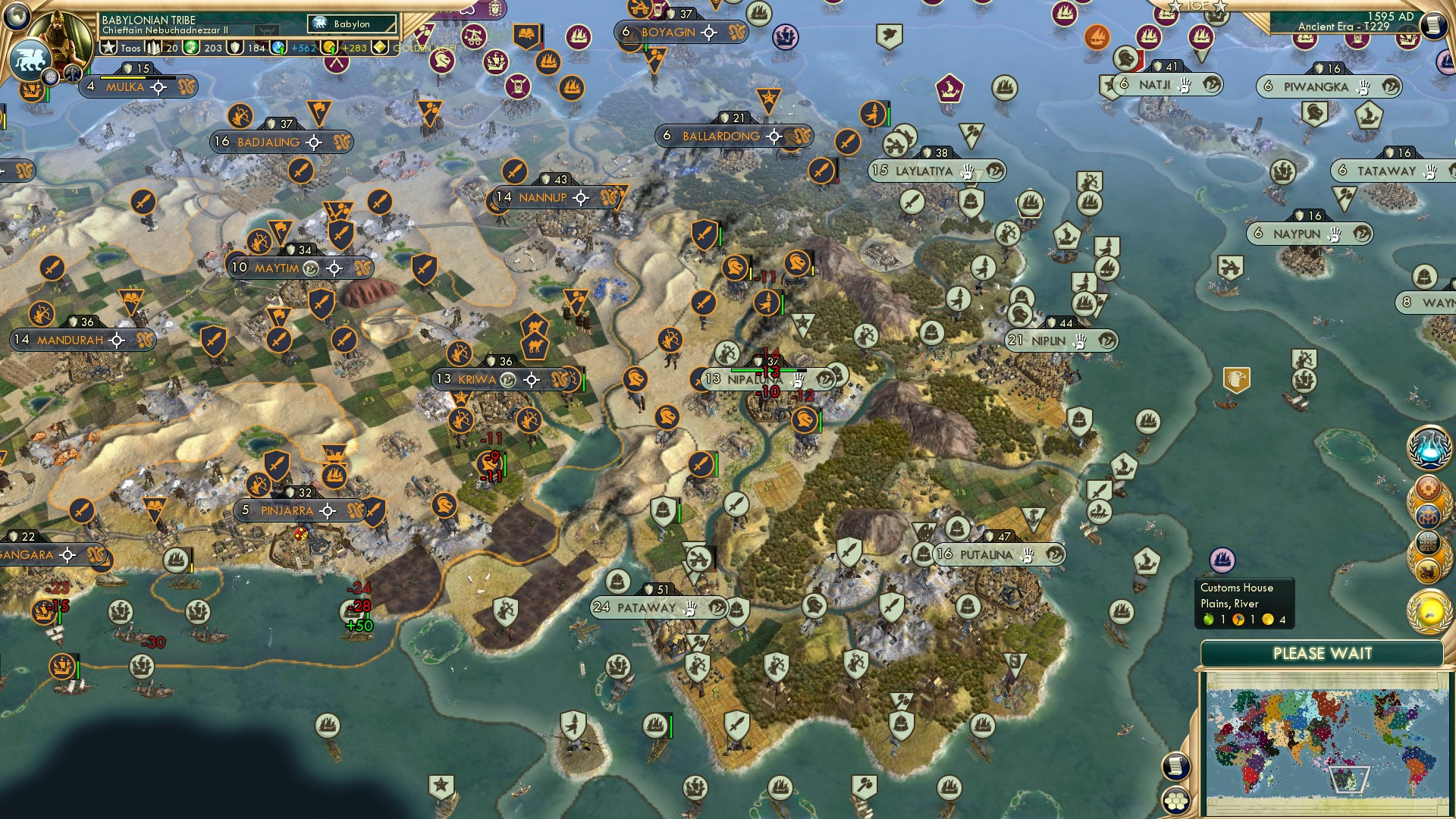Screen dimensions: 1456x819
Task: Click the Taos capital star icon
Action: tap(108, 48)
